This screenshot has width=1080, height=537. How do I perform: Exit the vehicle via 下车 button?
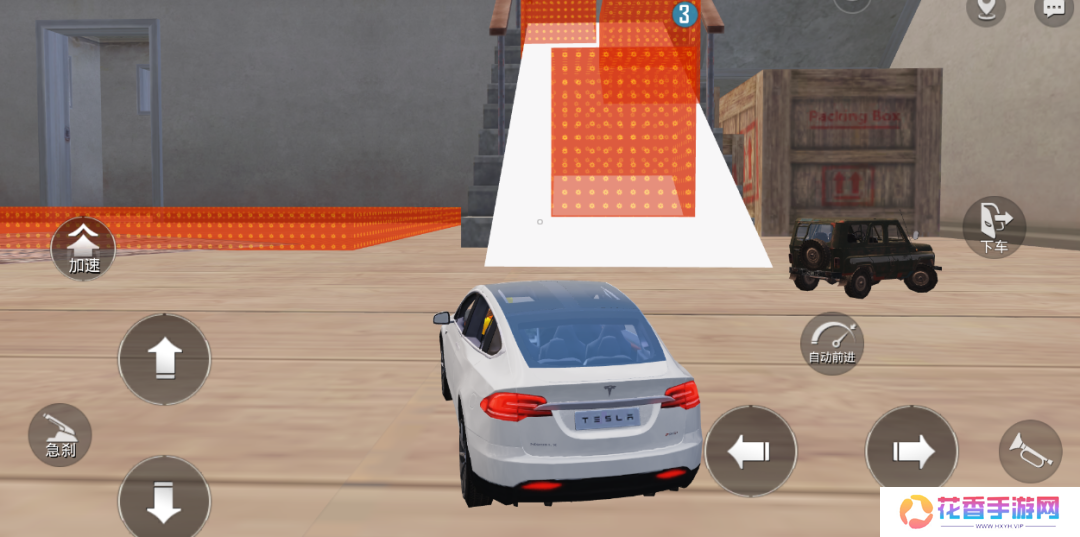pos(994,227)
